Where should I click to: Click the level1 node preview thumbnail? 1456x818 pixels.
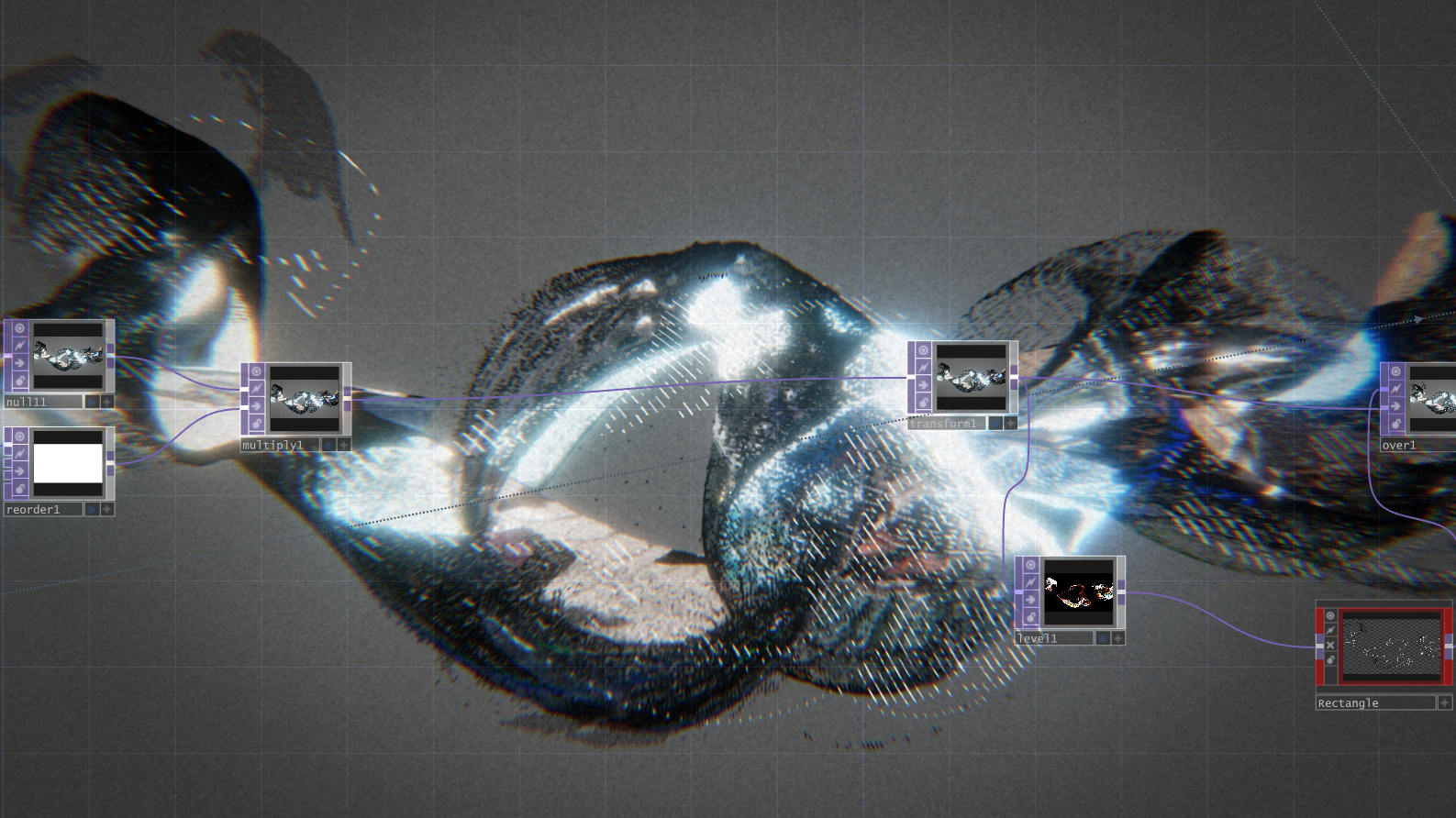click(1079, 592)
